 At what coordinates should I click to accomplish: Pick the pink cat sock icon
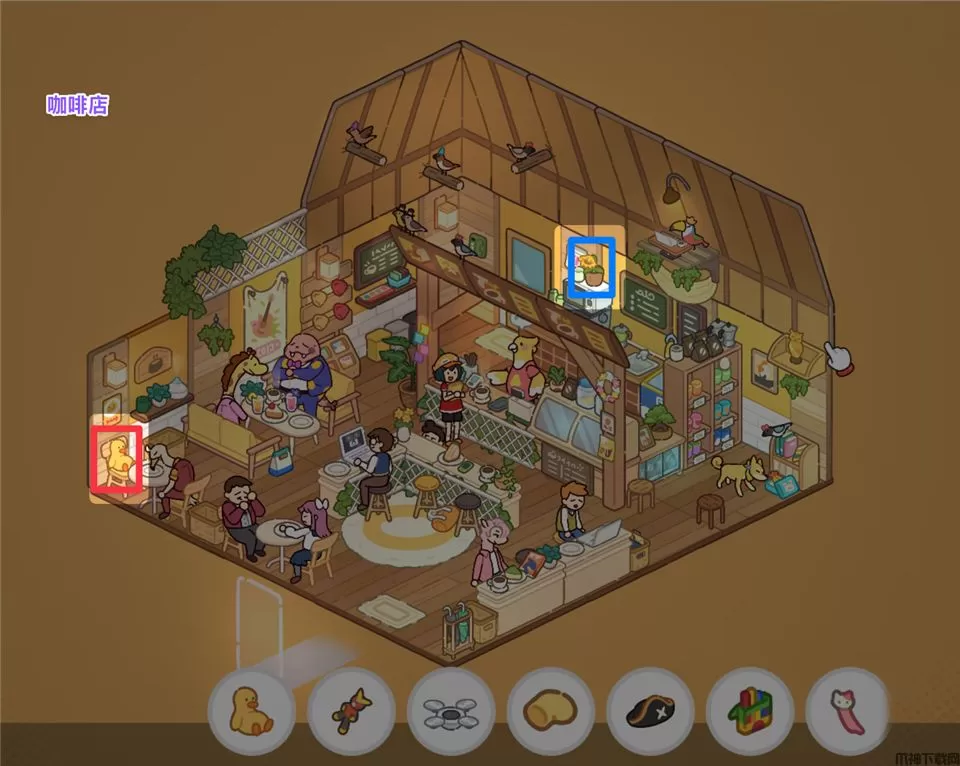(x=848, y=711)
